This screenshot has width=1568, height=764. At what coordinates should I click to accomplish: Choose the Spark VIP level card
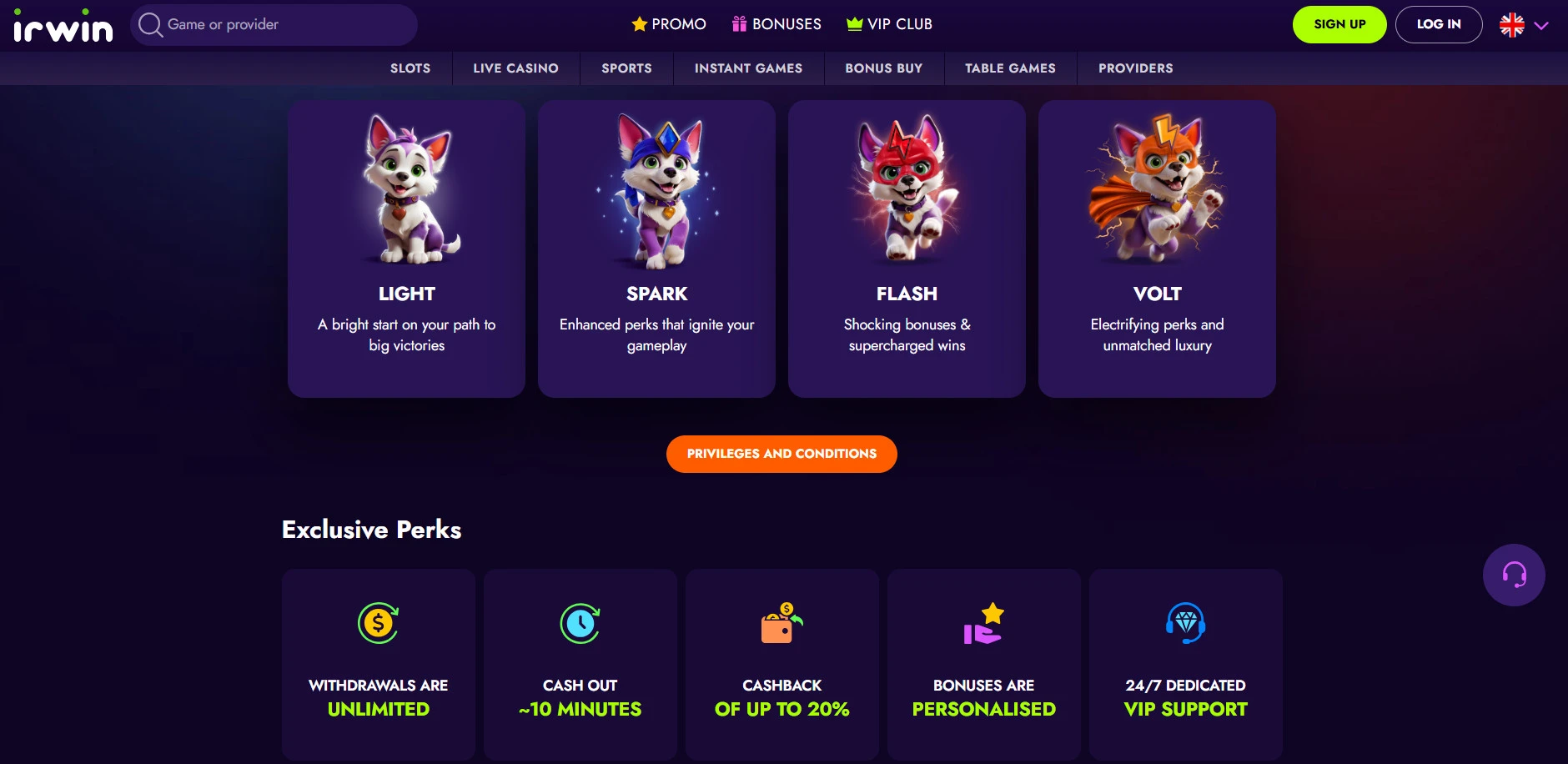click(656, 249)
